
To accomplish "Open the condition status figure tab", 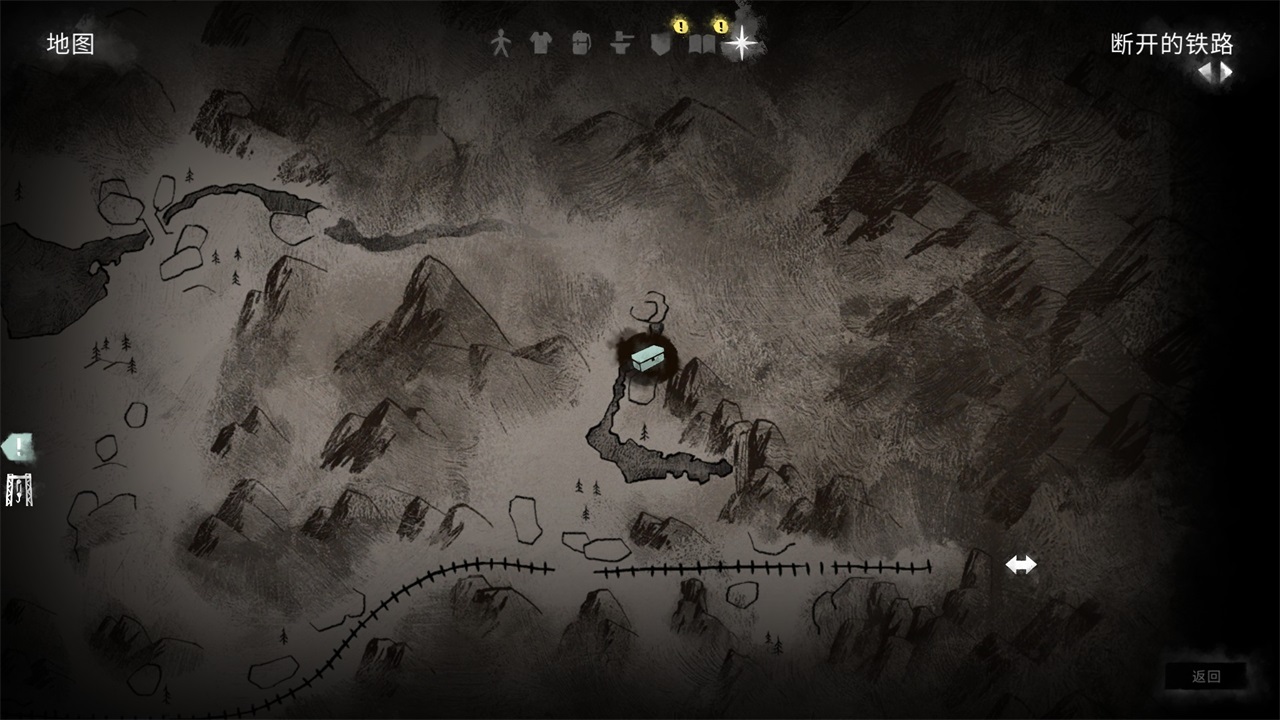I will pyautogui.click(x=501, y=43).
